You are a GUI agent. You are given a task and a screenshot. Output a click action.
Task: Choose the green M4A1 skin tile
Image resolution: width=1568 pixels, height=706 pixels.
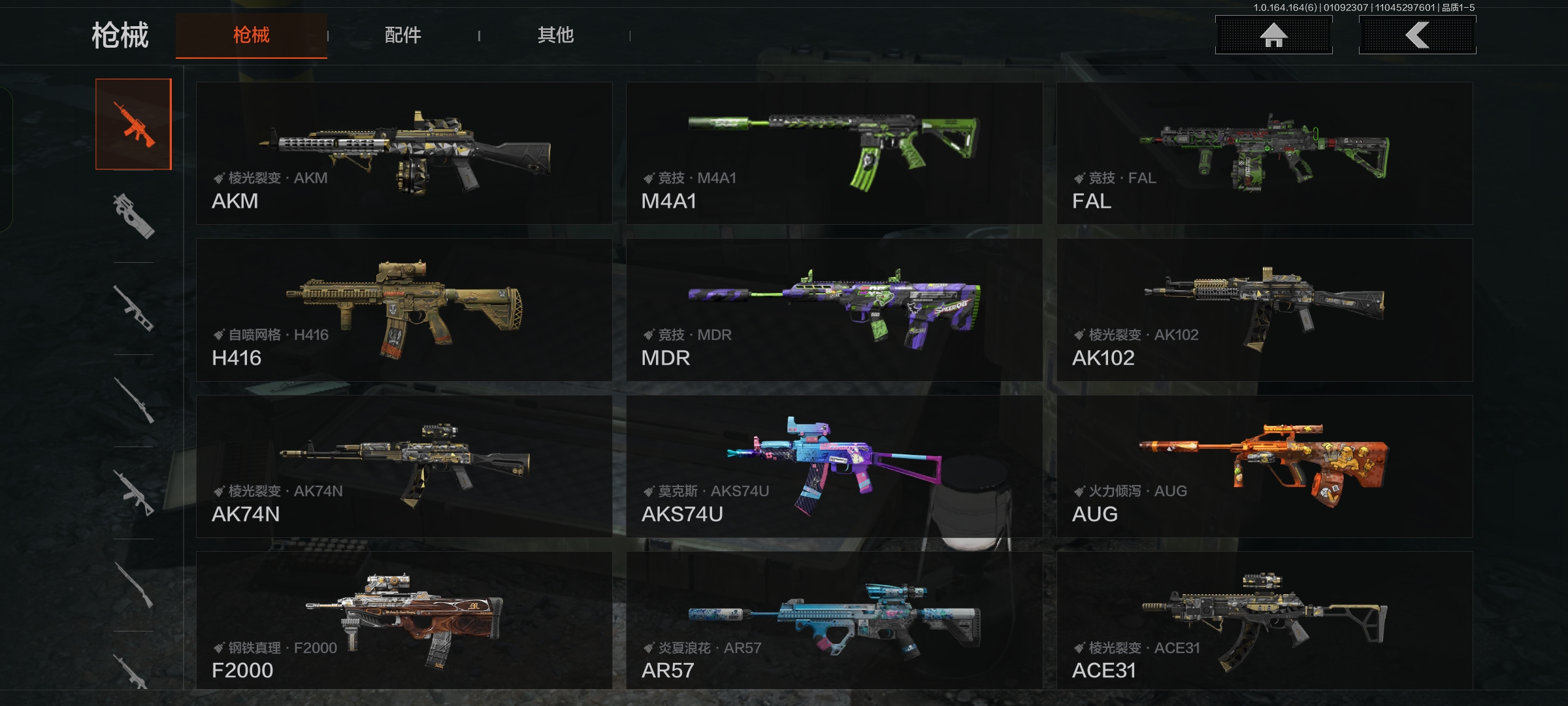pyautogui.click(x=834, y=153)
